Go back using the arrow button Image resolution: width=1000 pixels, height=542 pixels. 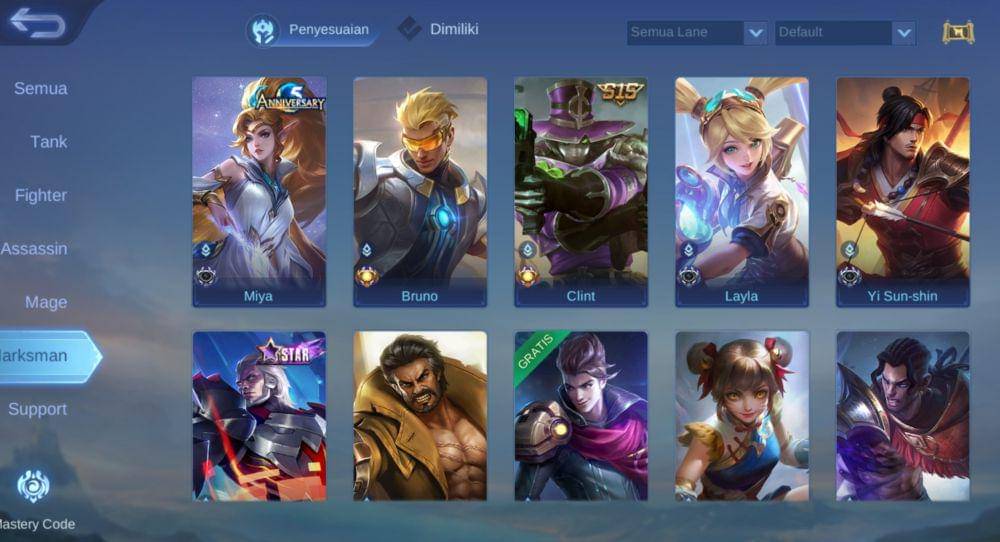38,23
